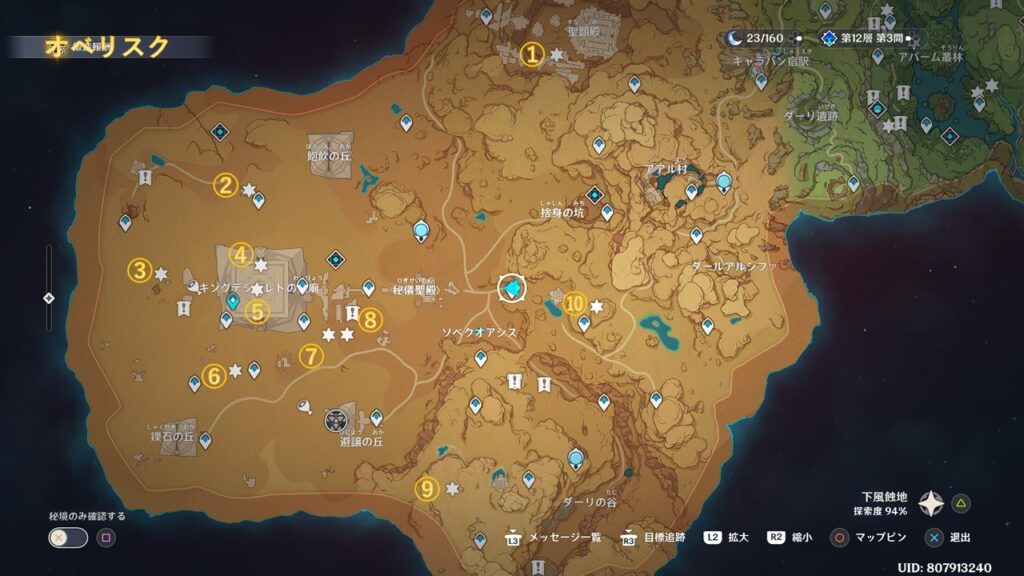This screenshot has width=1024, height=576.
Task: Choose the teleport waypoint below marker ⑩
Action: (x=584, y=323)
